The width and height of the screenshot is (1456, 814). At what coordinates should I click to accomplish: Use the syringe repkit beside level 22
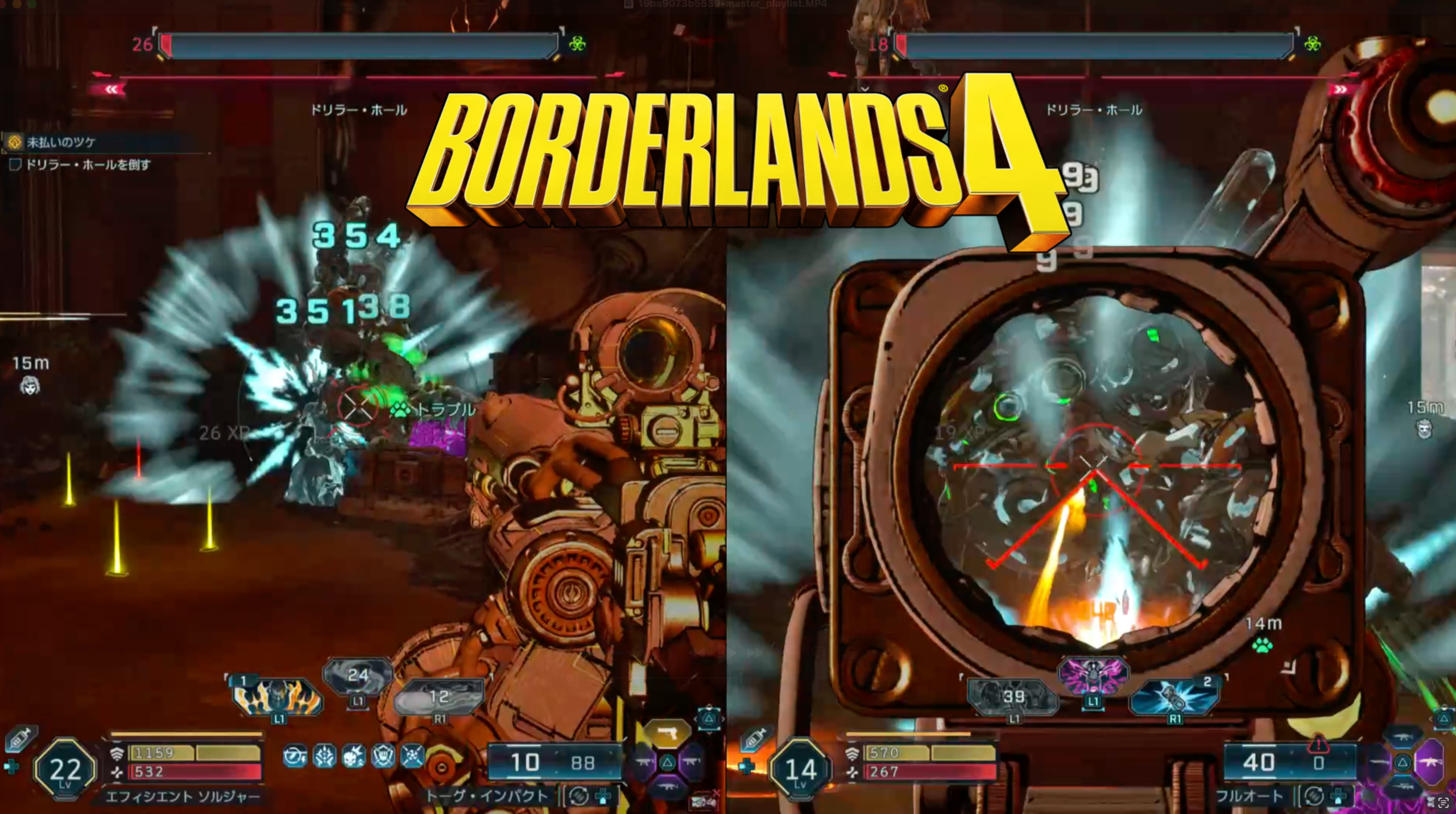pos(20,739)
